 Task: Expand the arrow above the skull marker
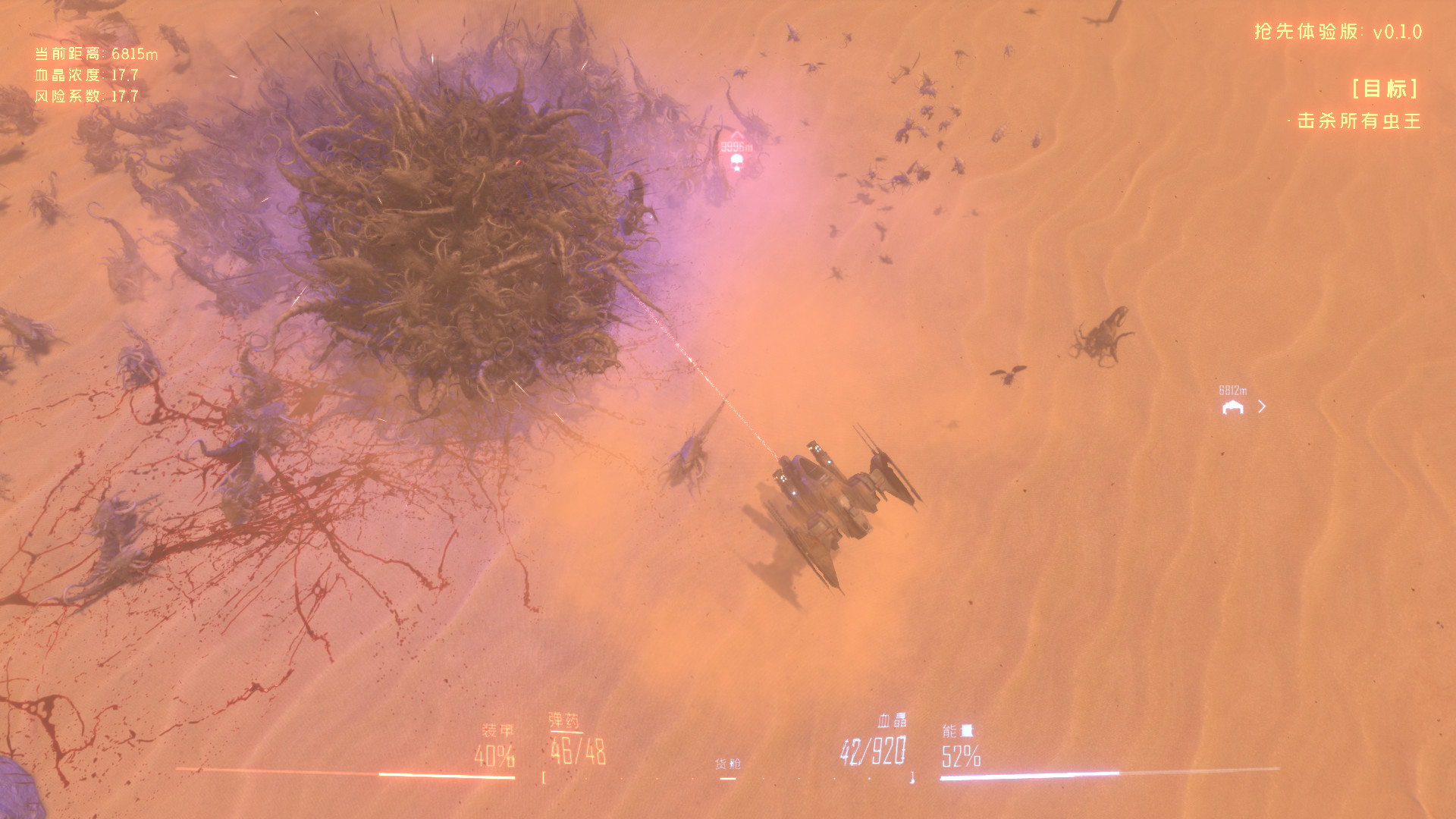(x=736, y=133)
